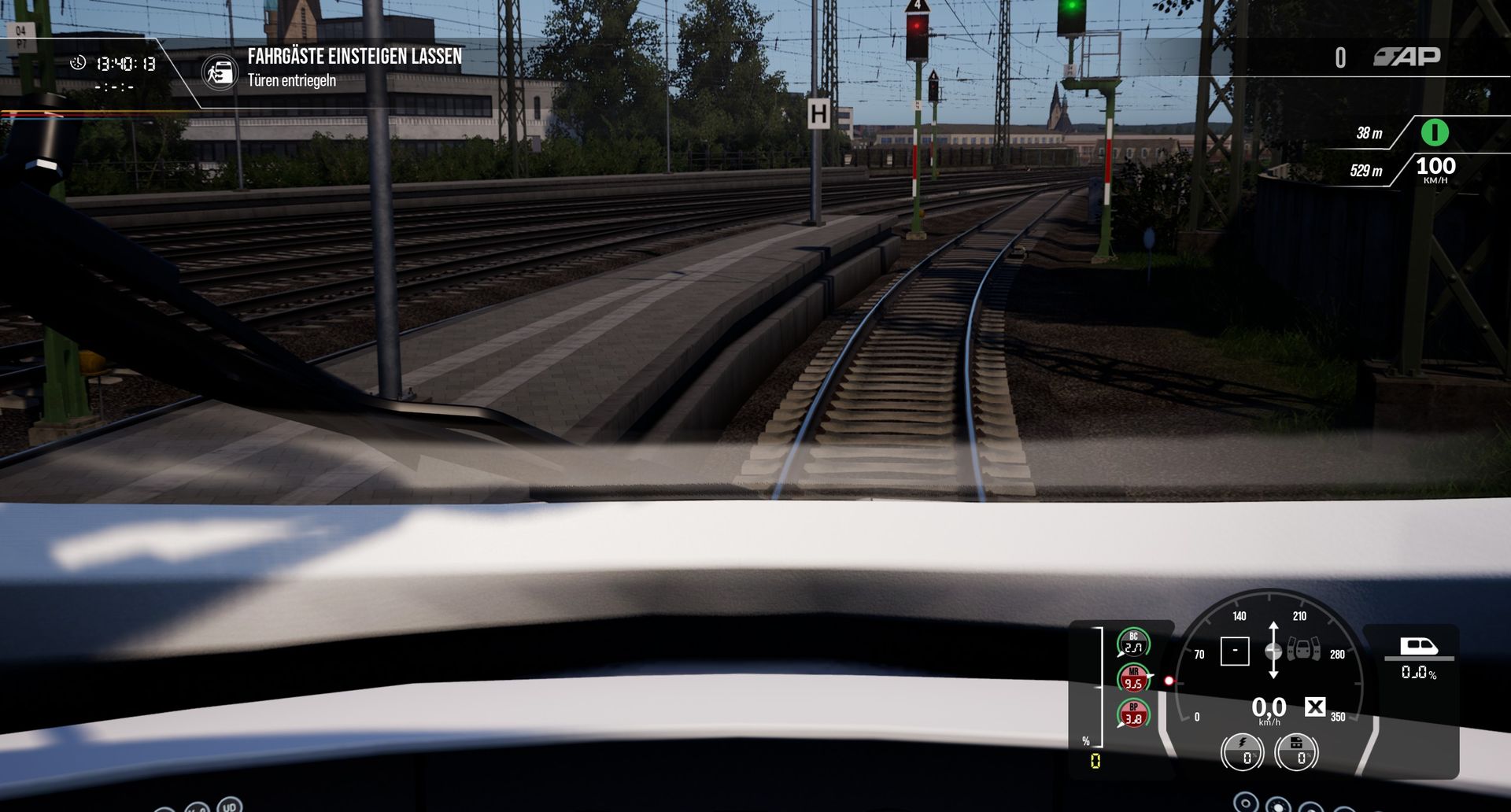This screenshot has height=812, width=1511.
Task: Select the train gradient icon
Action: tap(1419, 647)
